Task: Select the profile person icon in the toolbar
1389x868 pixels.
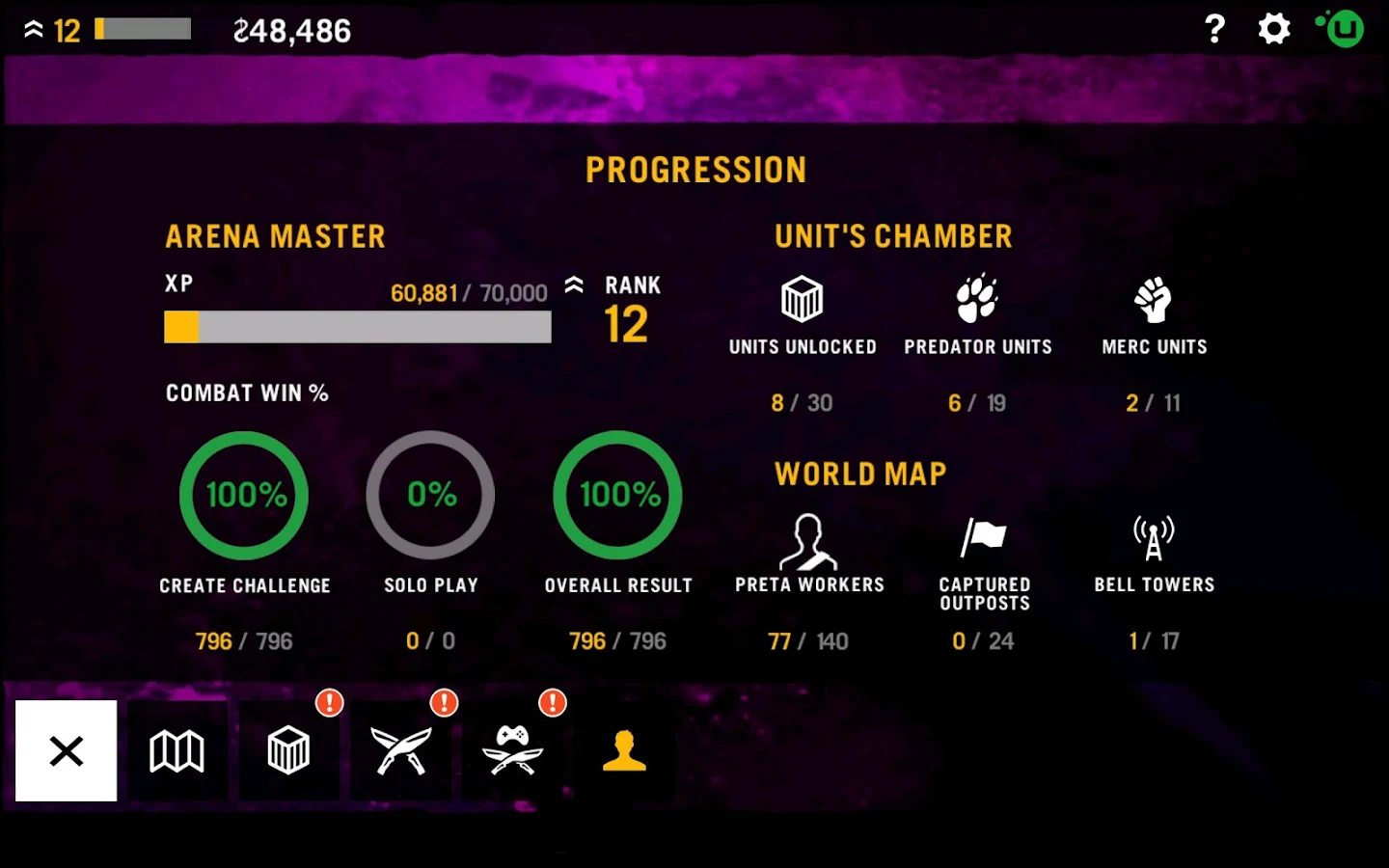Action: click(x=624, y=752)
